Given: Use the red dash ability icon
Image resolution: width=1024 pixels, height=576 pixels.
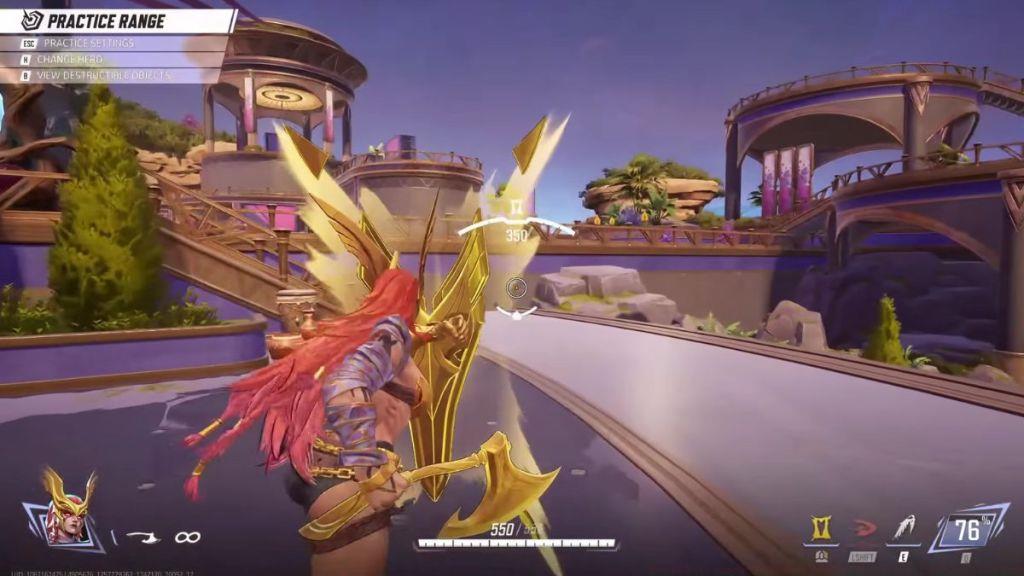Looking at the screenshot, I should point(863,529).
